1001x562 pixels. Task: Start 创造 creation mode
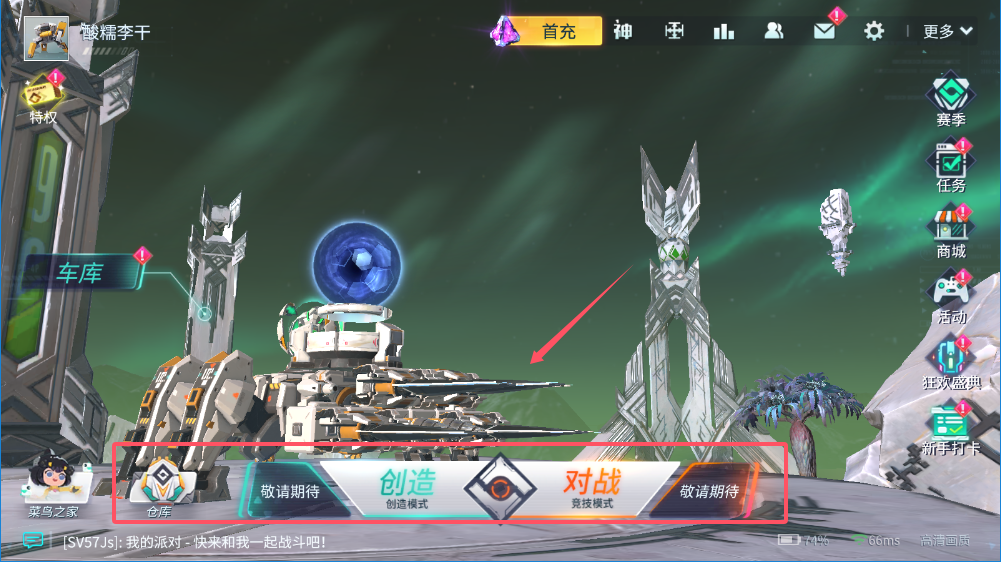[x=407, y=487]
